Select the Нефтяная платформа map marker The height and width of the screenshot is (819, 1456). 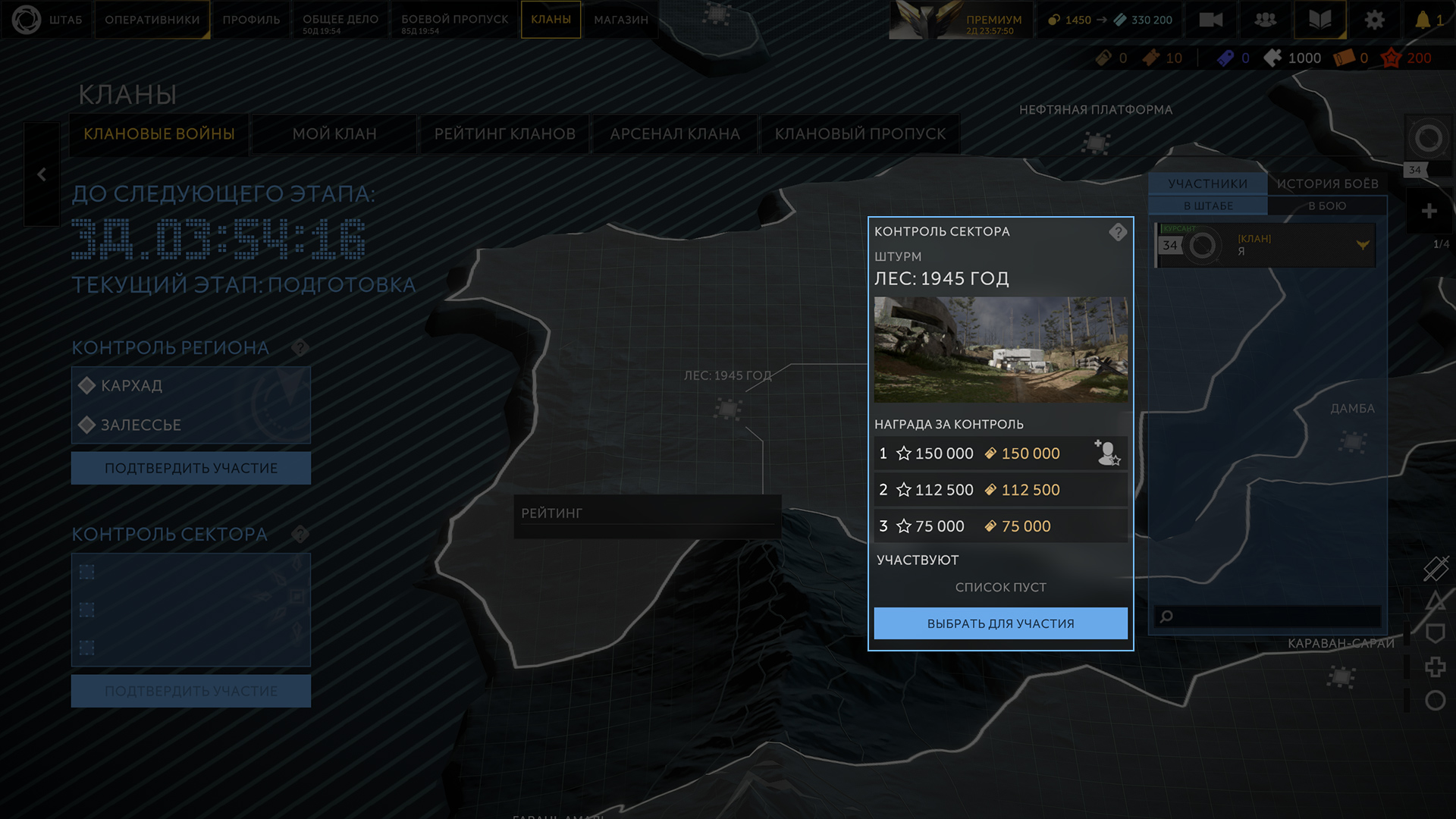point(1095,142)
